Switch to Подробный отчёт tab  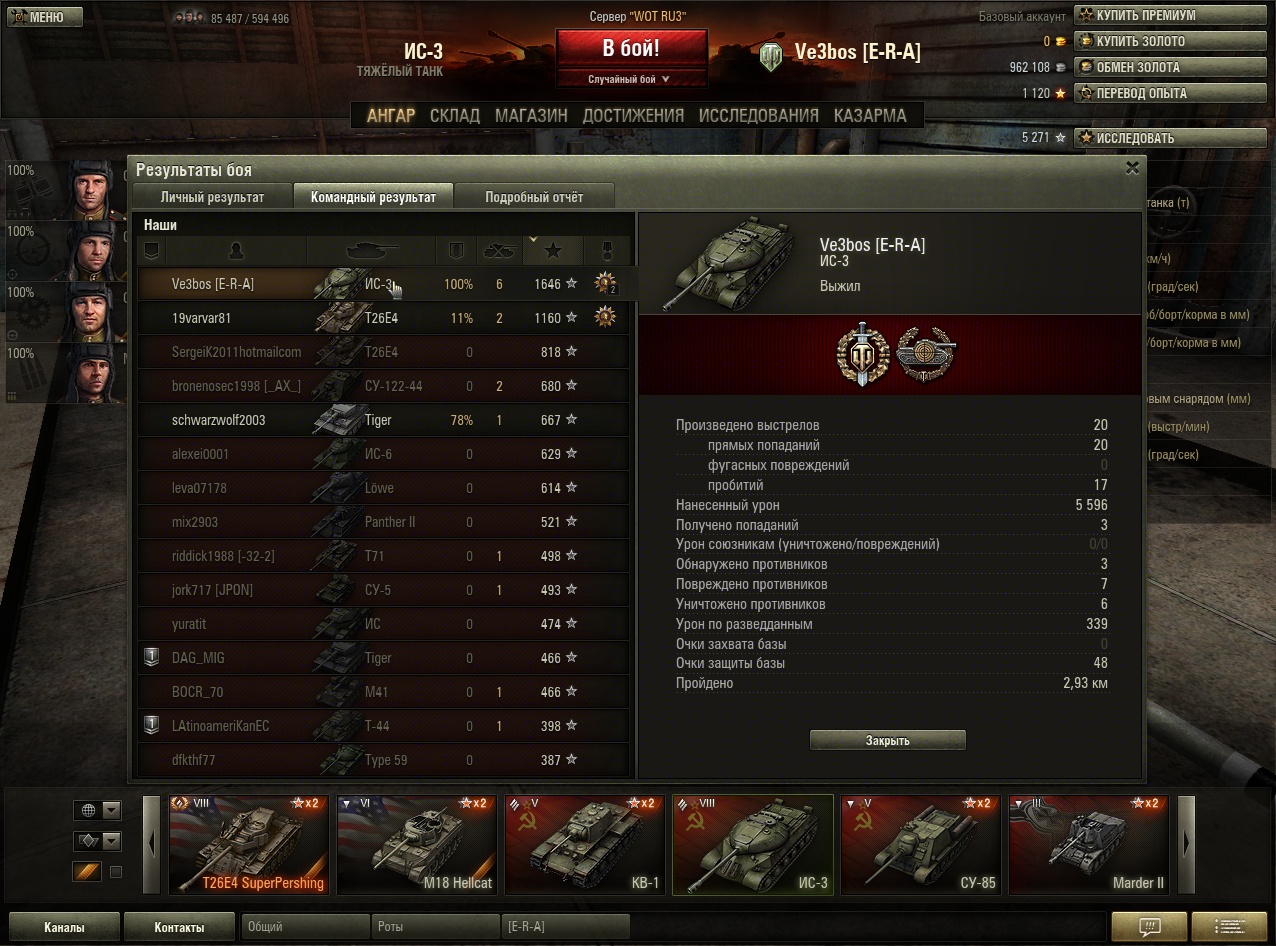pos(534,197)
